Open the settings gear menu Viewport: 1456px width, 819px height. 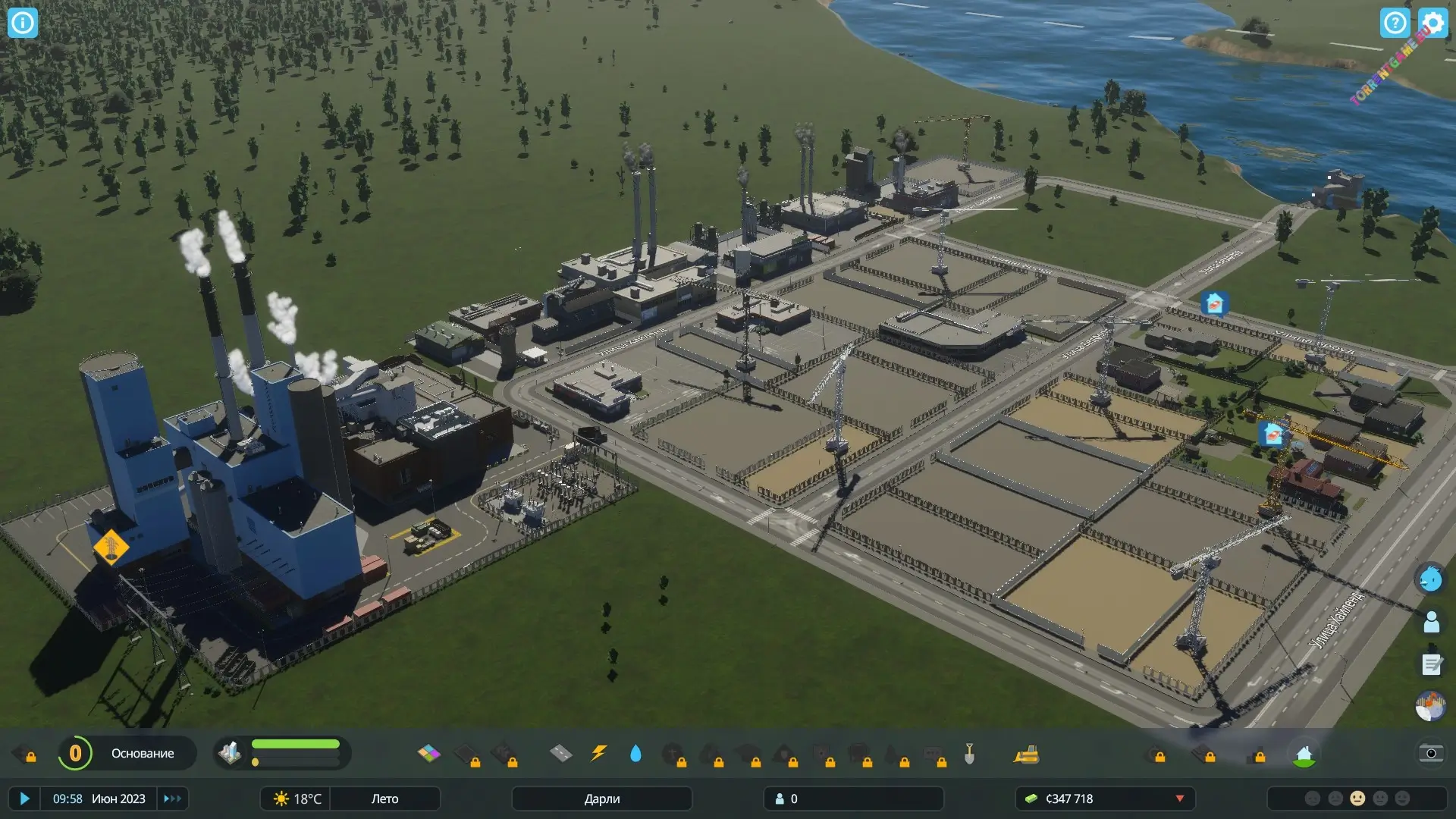(x=1432, y=23)
